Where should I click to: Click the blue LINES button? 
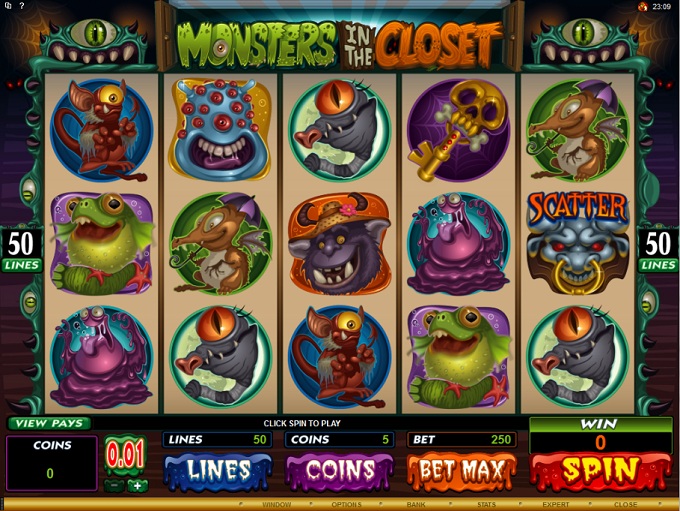(x=218, y=470)
